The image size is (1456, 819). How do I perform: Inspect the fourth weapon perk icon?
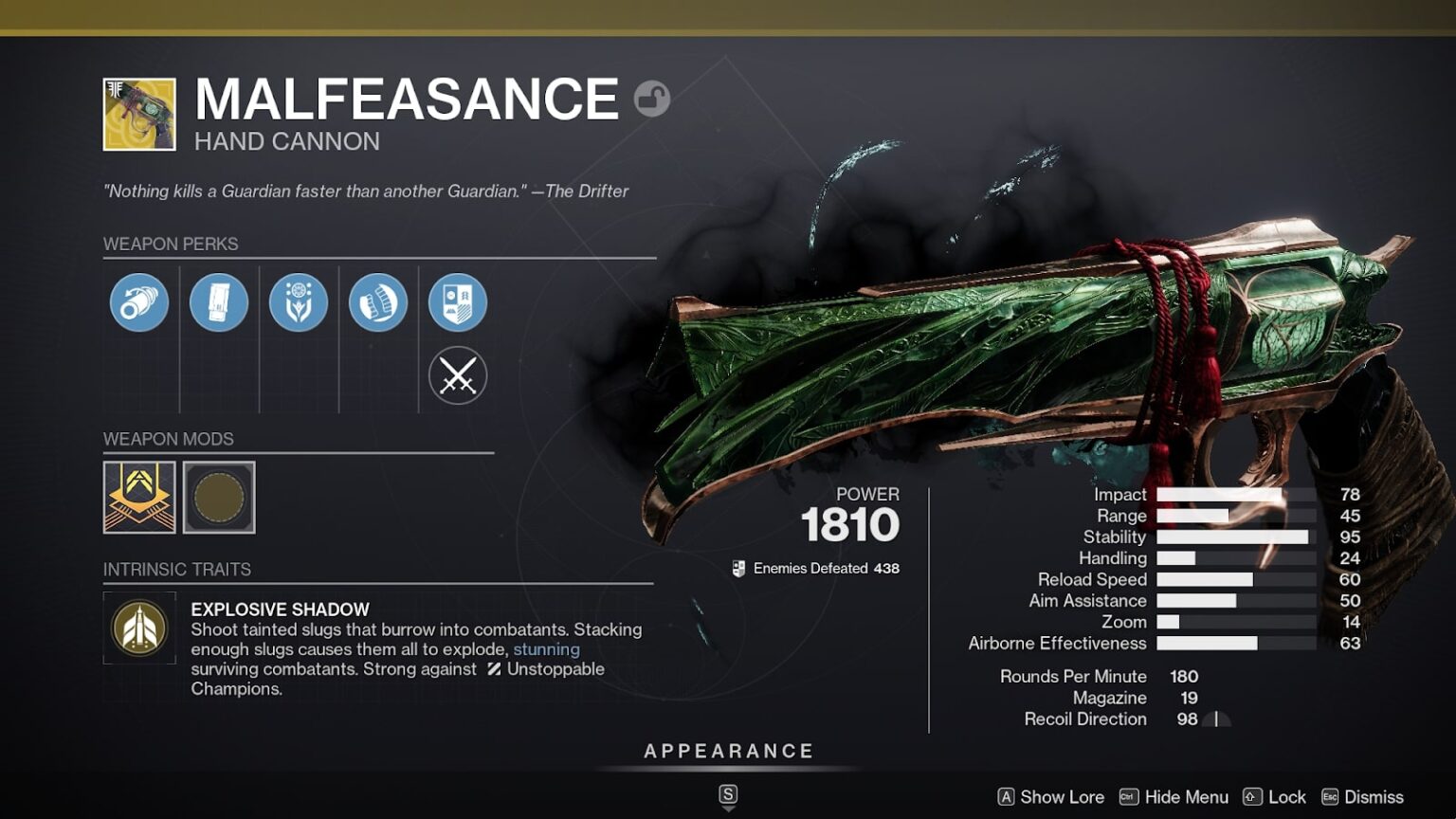tap(378, 301)
